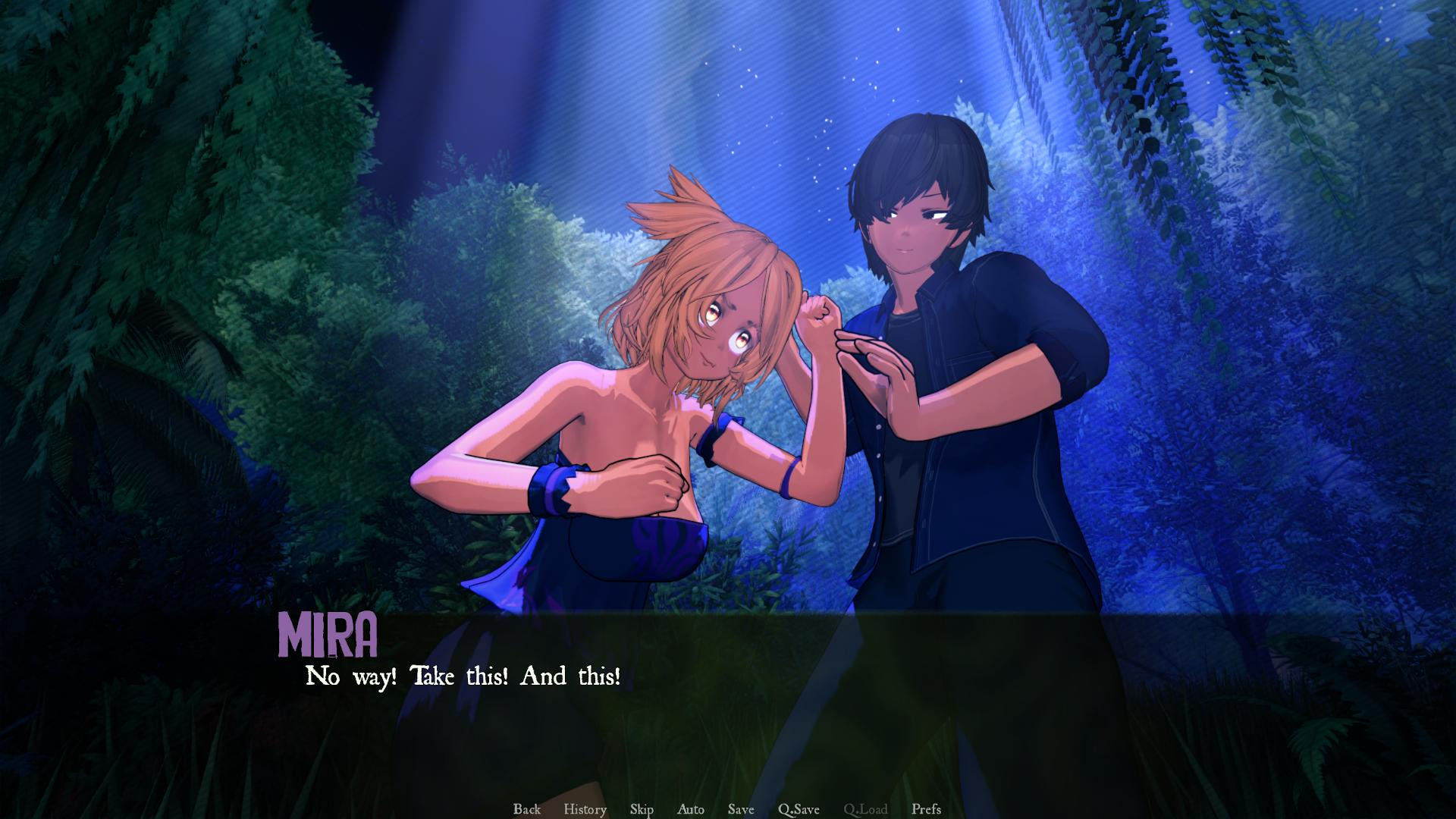Open the dialogue History log
Image resolution: width=1456 pixels, height=819 pixels.
pyautogui.click(x=585, y=809)
